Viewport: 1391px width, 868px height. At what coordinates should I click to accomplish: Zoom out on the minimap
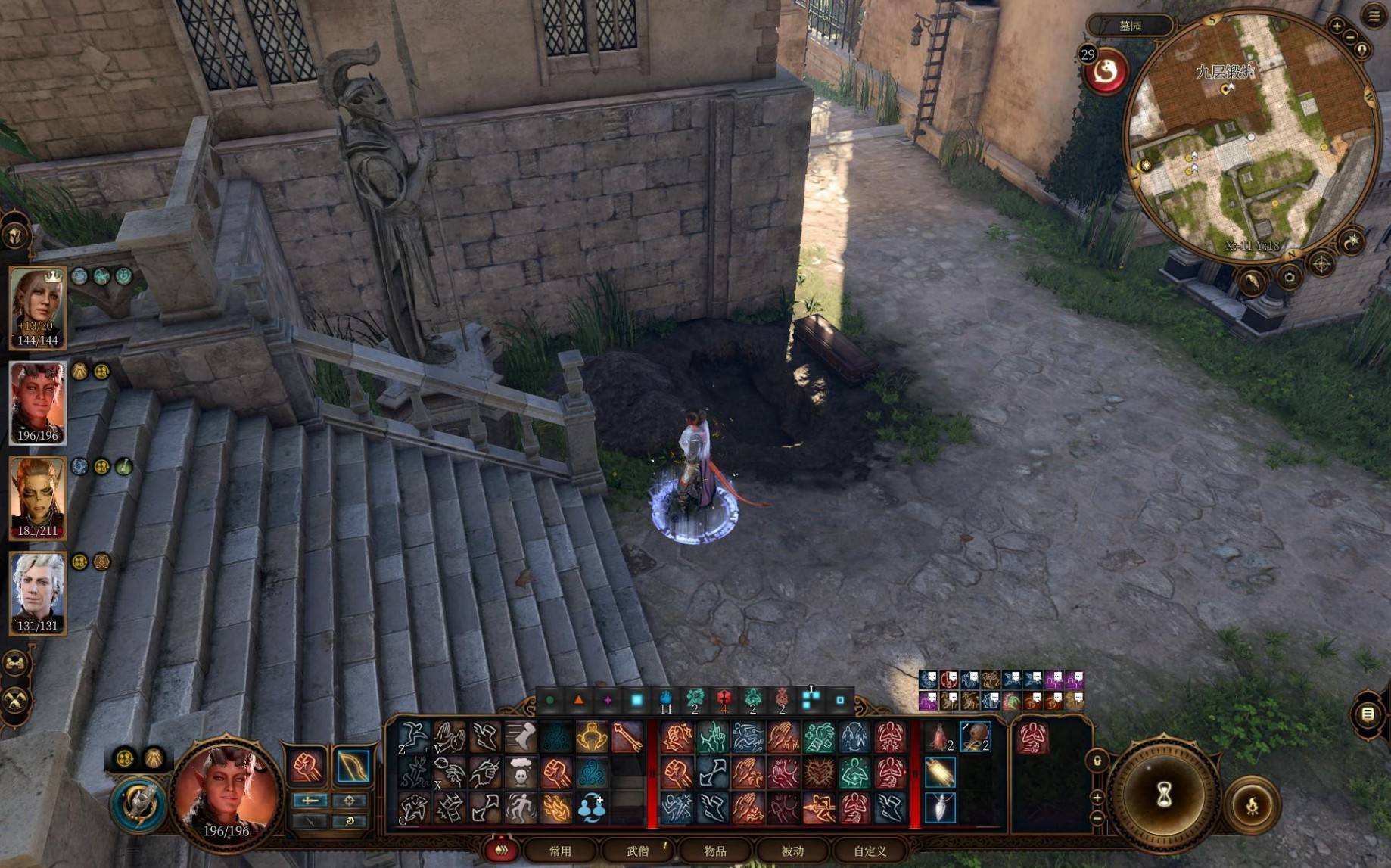[1351, 36]
